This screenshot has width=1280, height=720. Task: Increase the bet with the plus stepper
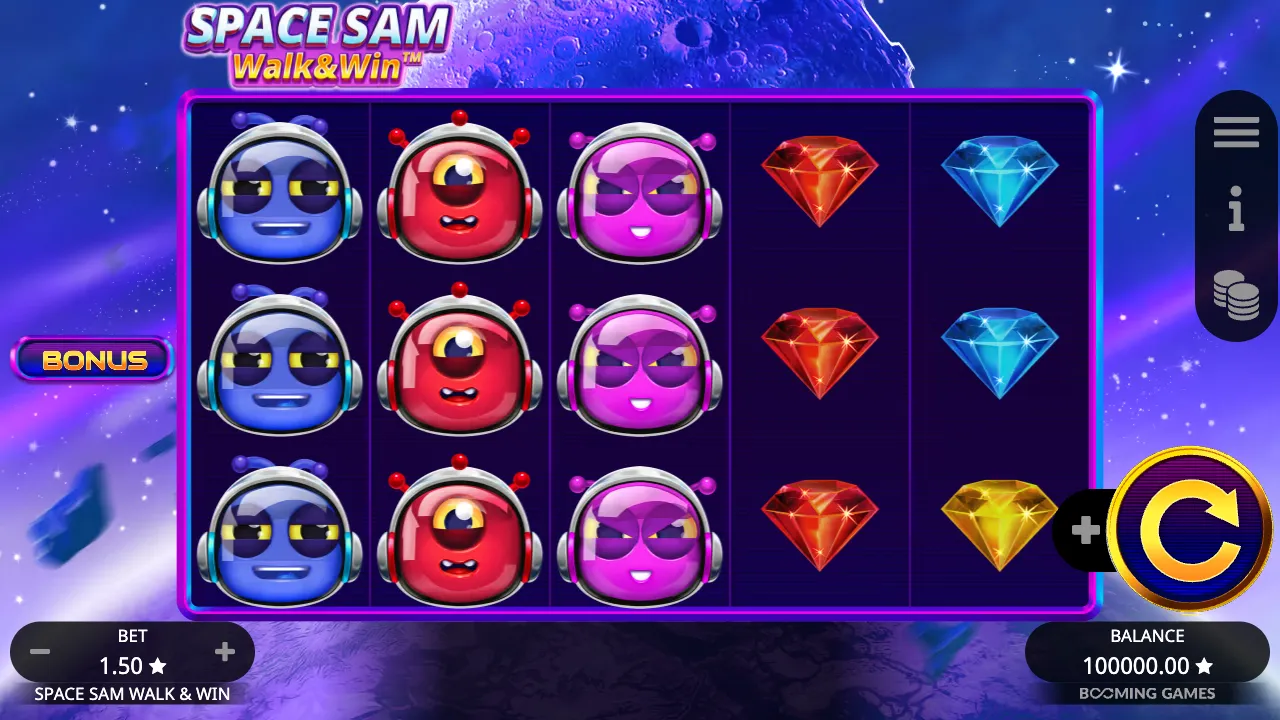click(x=224, y=651)
